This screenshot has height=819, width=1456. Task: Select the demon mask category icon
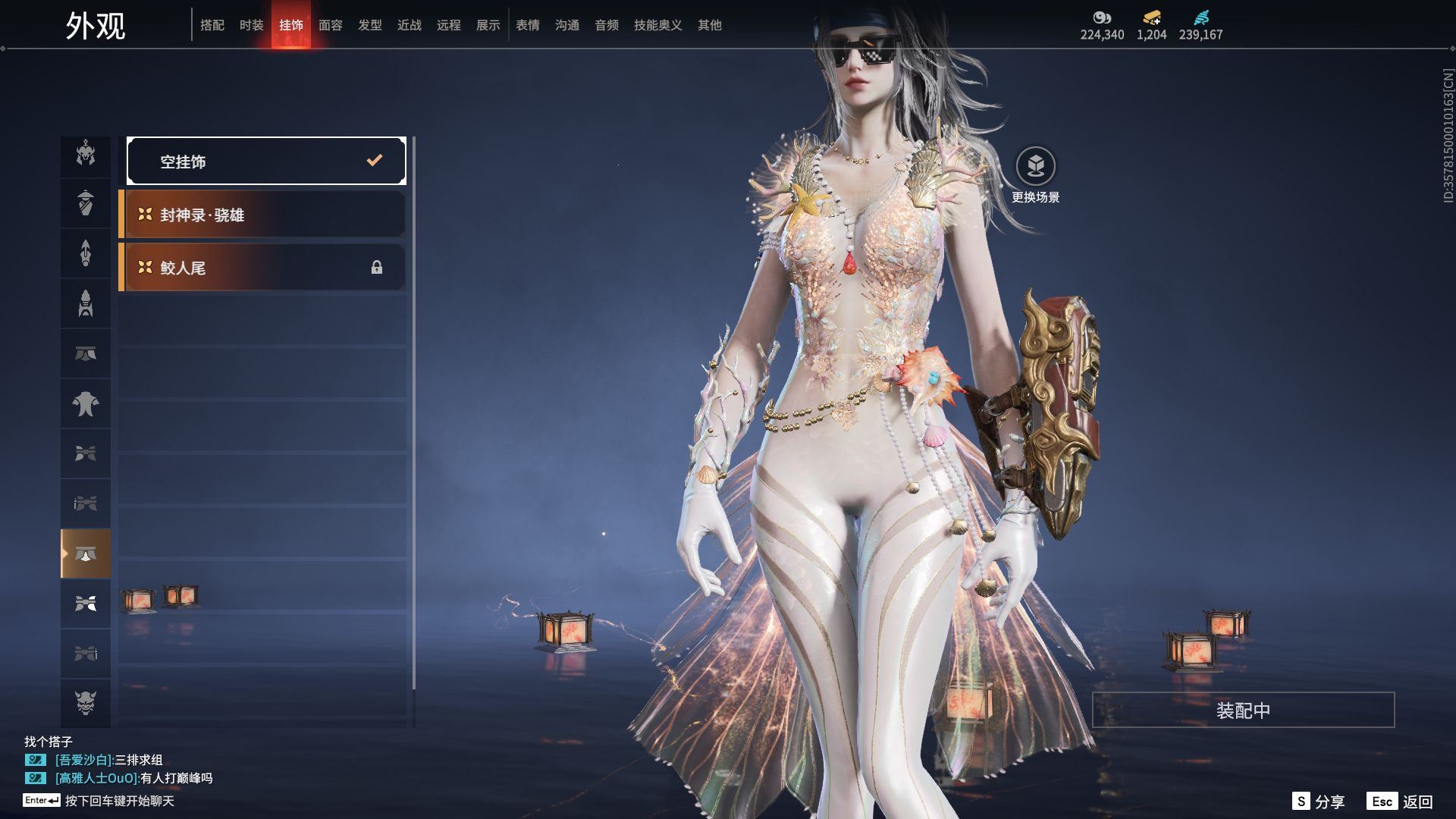[x=86, y=703]
